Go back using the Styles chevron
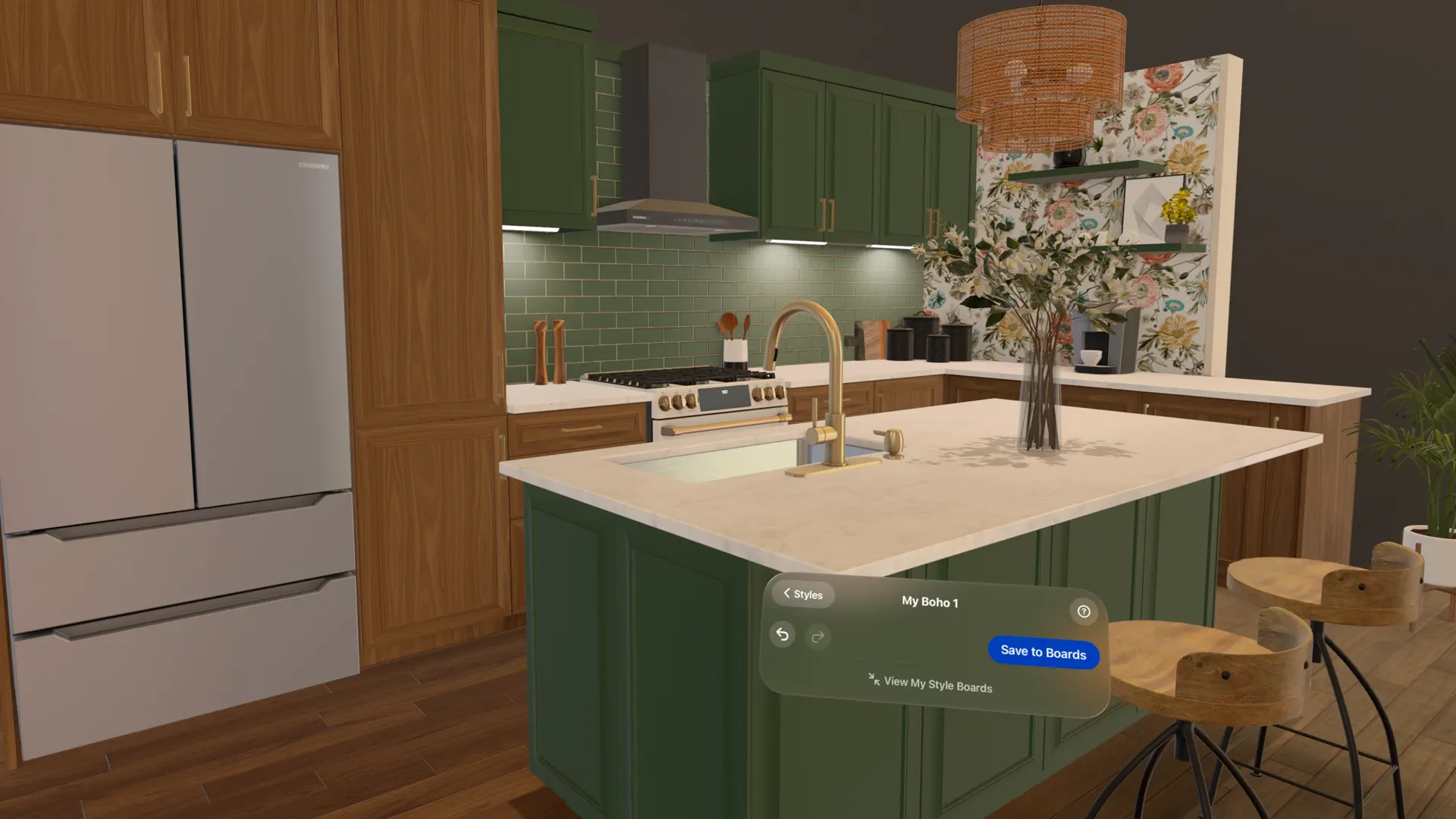 point(802,595)
